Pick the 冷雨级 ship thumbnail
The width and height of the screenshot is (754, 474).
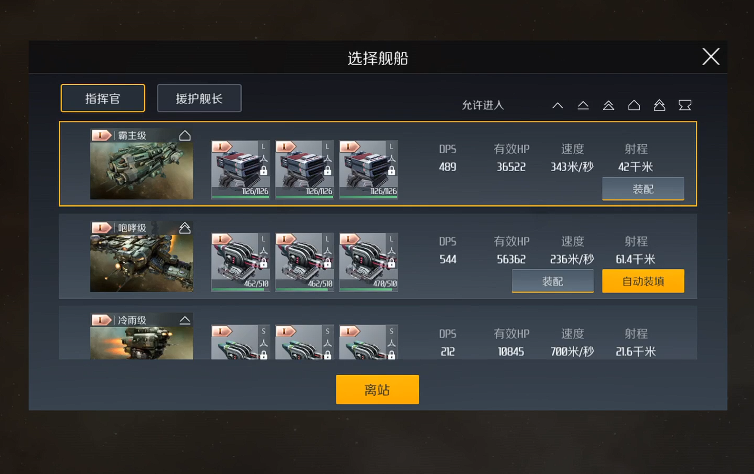point(141,338)
